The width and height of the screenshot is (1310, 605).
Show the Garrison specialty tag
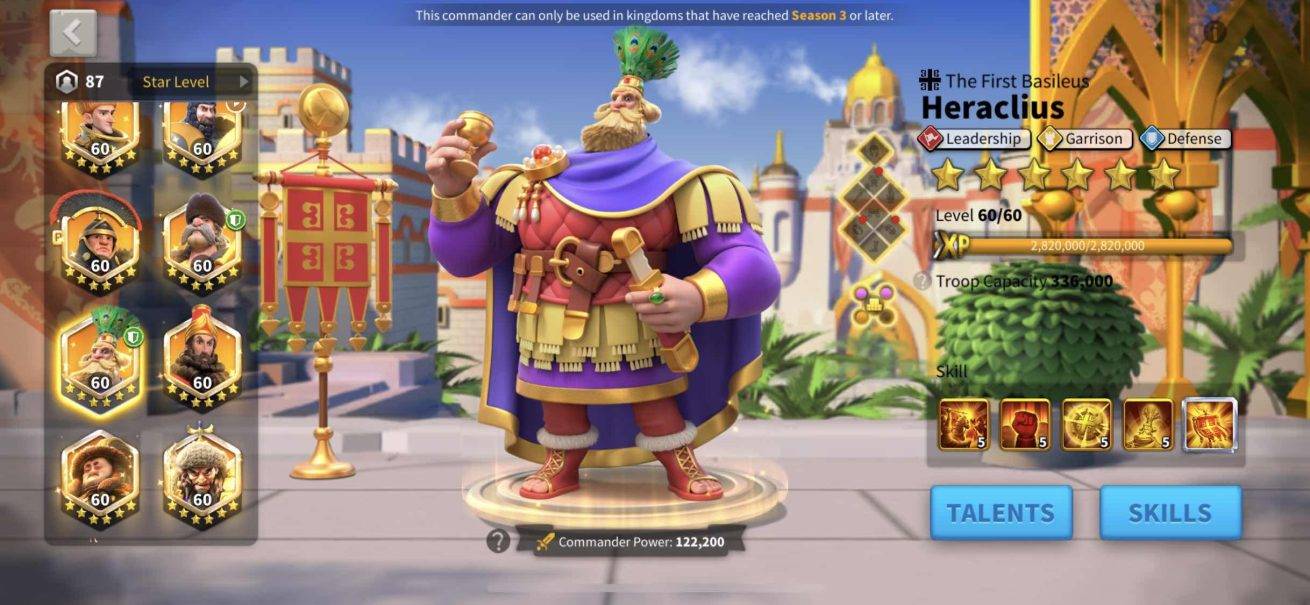(x=1085, y=139)
